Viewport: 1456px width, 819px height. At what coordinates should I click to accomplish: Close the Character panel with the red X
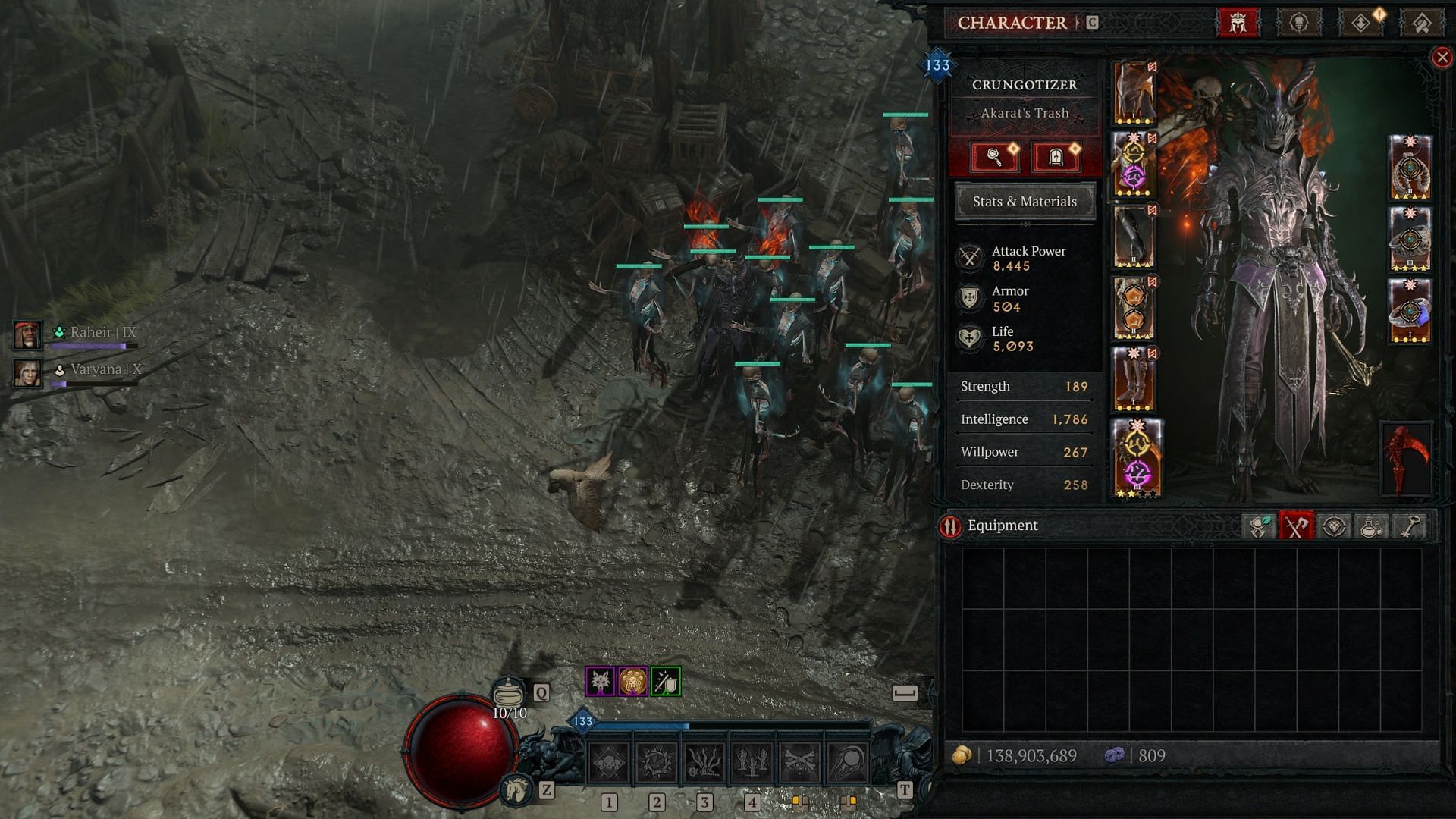pos(1442,58)
